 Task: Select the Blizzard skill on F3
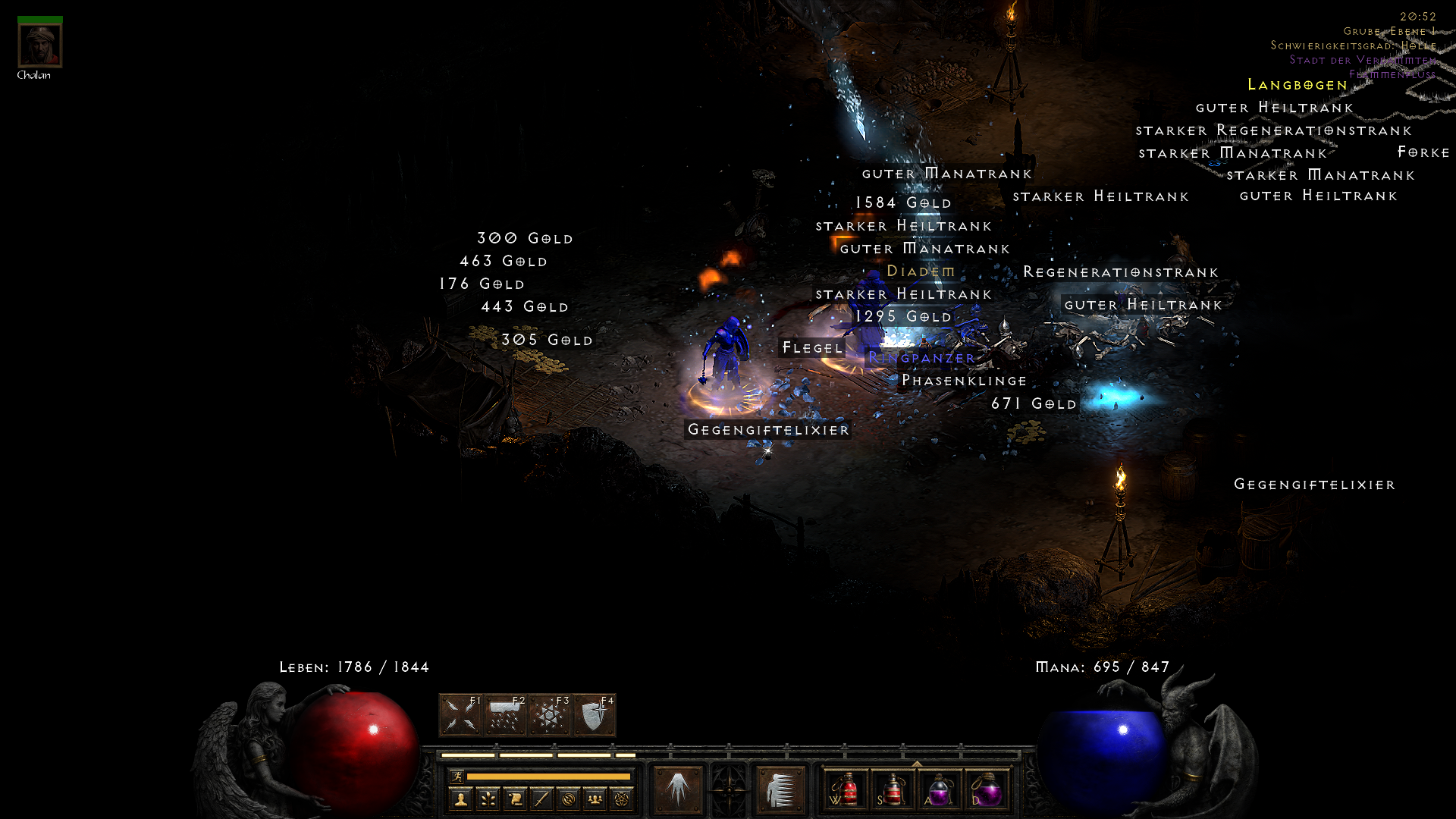point(548,714)
